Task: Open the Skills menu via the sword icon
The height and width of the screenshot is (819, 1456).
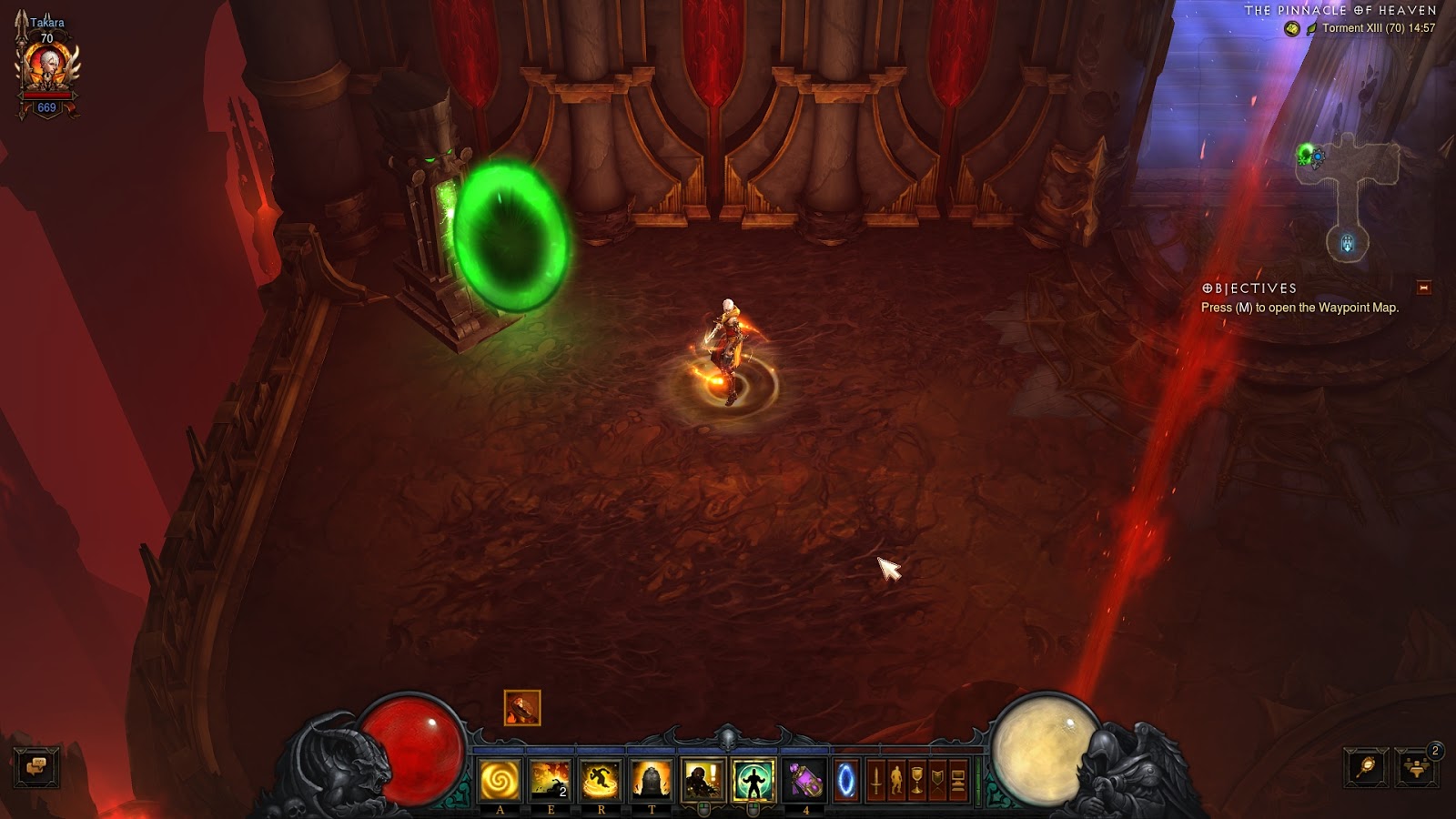Action: tap(875, 781)
